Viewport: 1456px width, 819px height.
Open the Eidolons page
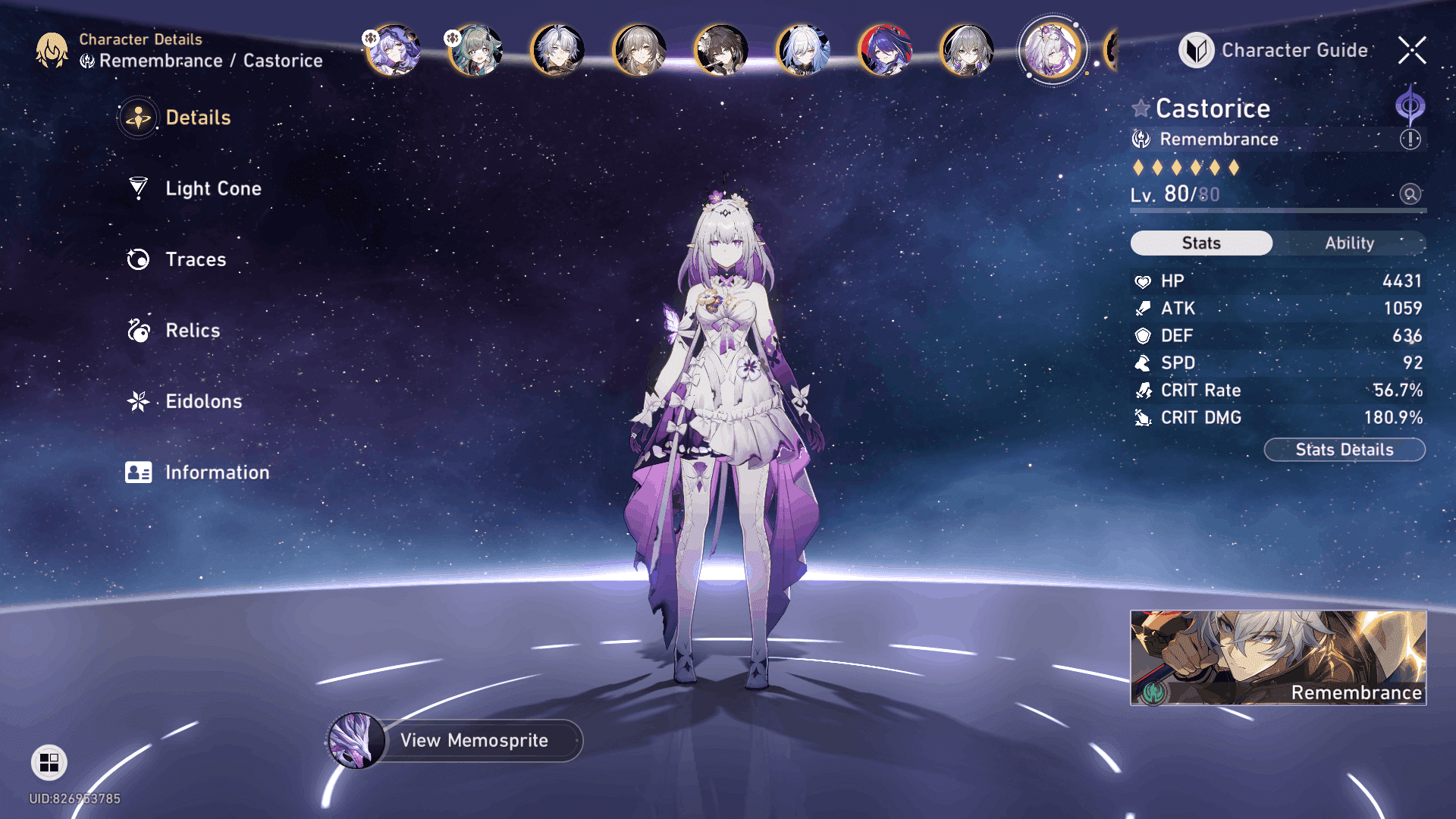click(202, 401)
